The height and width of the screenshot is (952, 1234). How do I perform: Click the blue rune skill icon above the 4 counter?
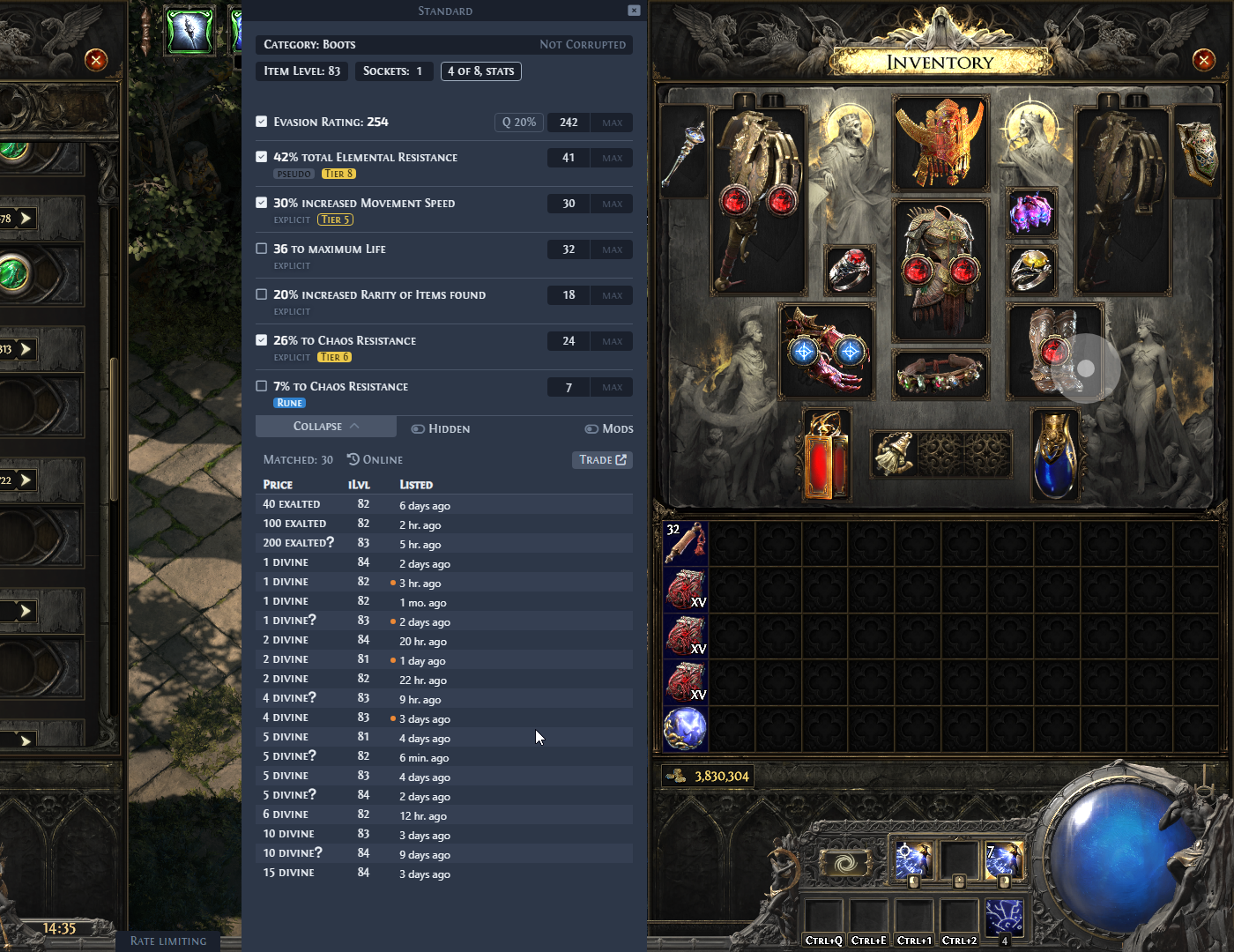point(1006,917)
